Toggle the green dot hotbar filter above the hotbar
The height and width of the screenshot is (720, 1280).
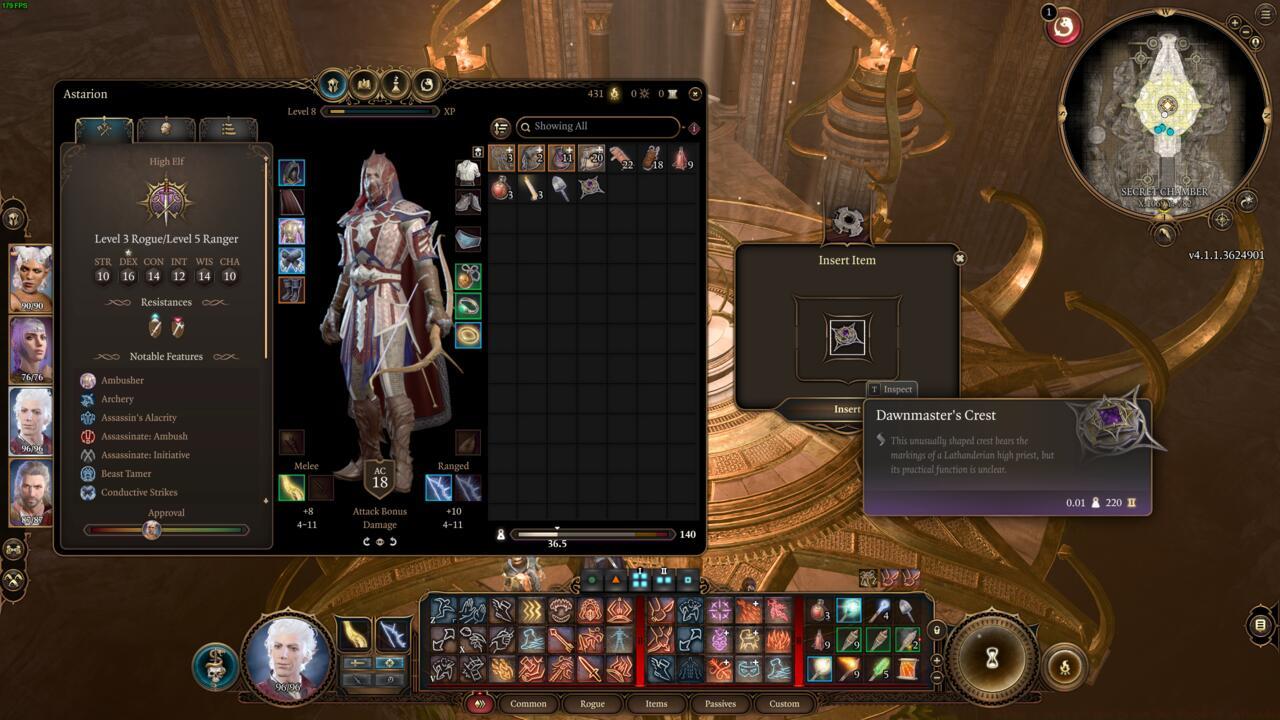pos(592,578)
